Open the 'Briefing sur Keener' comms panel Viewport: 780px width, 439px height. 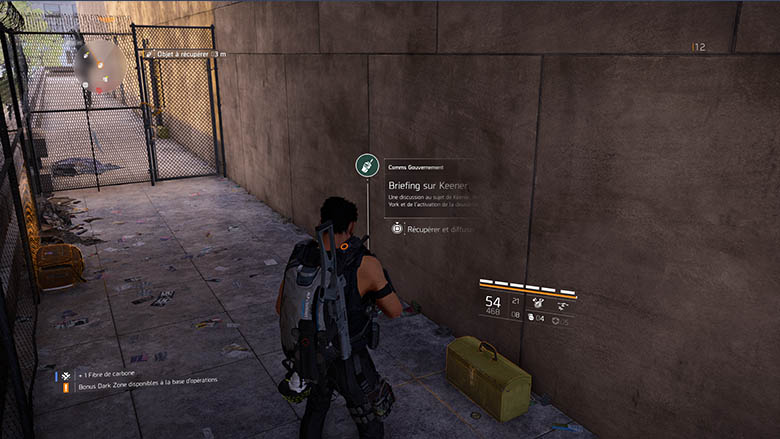pos(428,186)
